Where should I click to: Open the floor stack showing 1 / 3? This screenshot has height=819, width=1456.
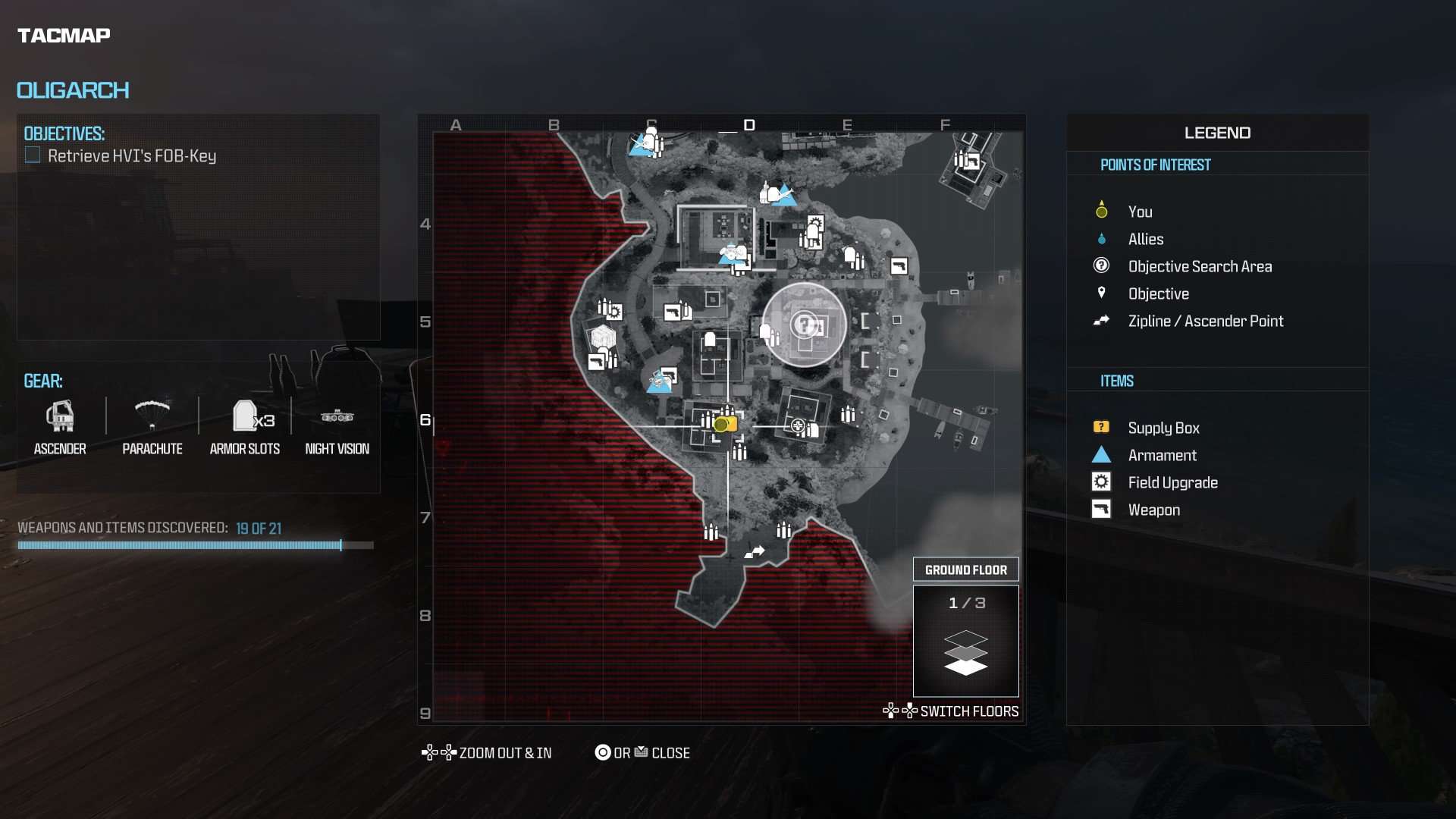966,641
